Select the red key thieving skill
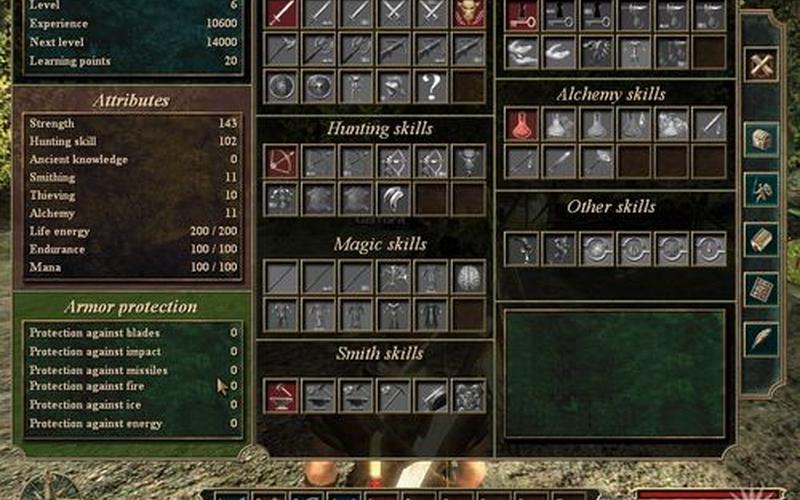Screen dimensions: 800x500 (x=521, y=14)
